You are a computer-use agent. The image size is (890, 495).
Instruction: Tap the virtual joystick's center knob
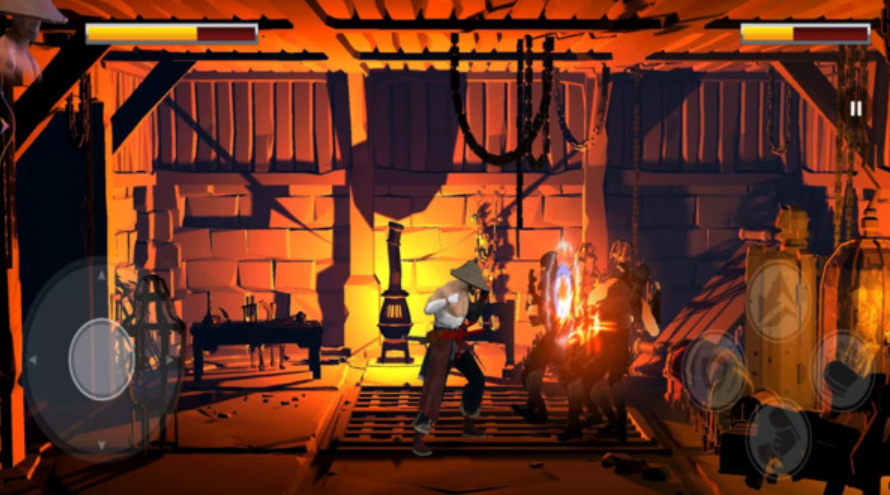coord(101,359)
